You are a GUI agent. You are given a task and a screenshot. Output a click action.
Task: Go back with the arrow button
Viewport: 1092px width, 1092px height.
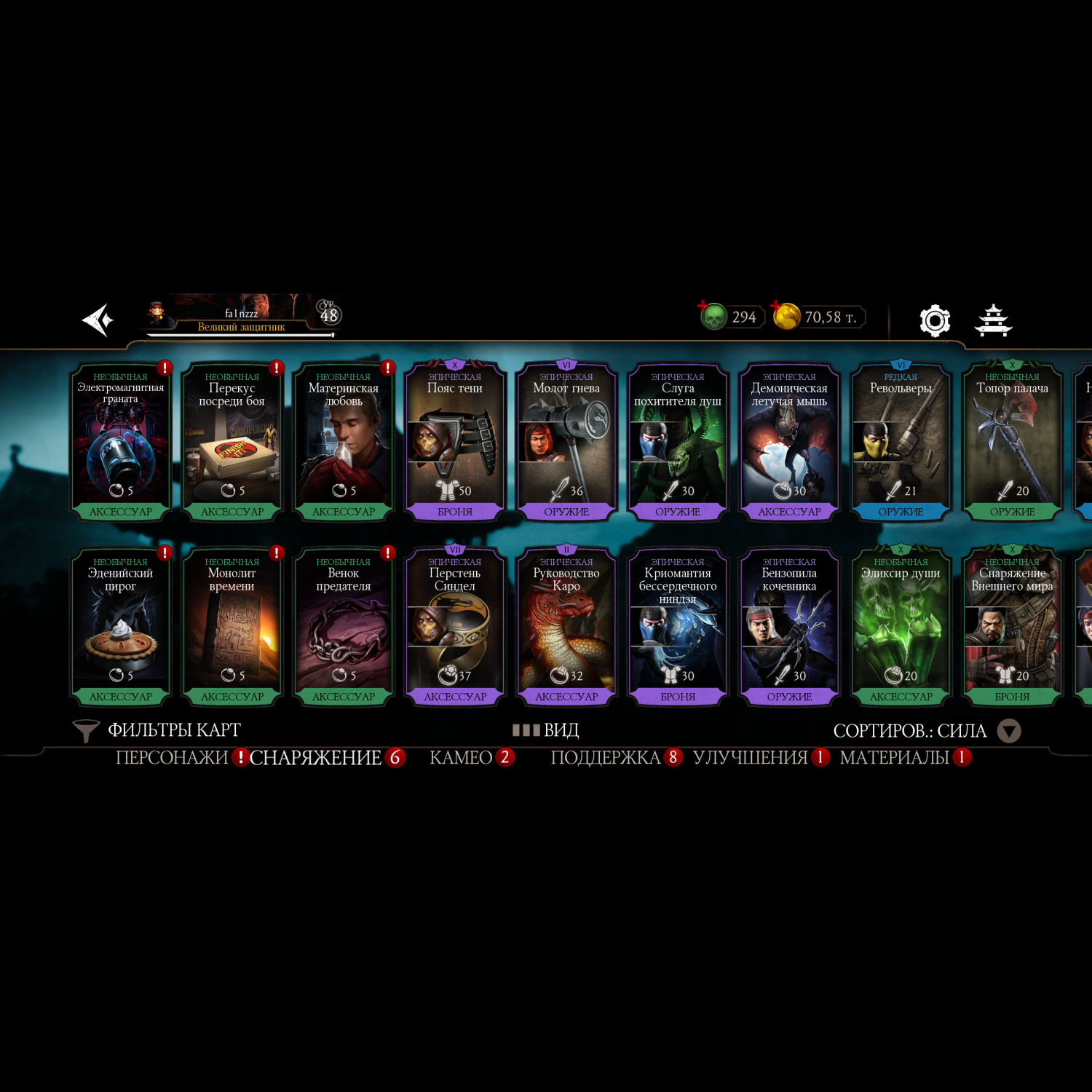[99, 320]
